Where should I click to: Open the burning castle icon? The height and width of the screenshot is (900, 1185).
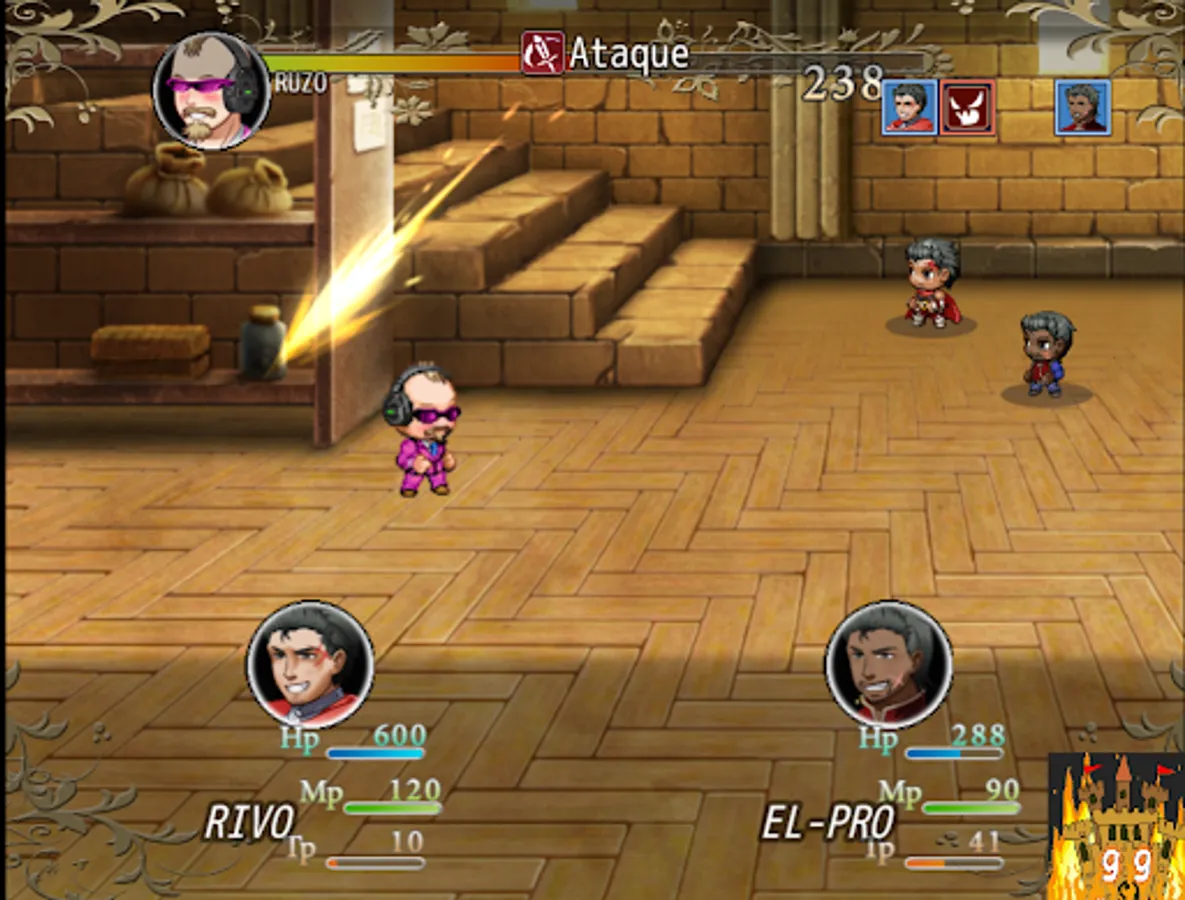(x=1115, y=825)
